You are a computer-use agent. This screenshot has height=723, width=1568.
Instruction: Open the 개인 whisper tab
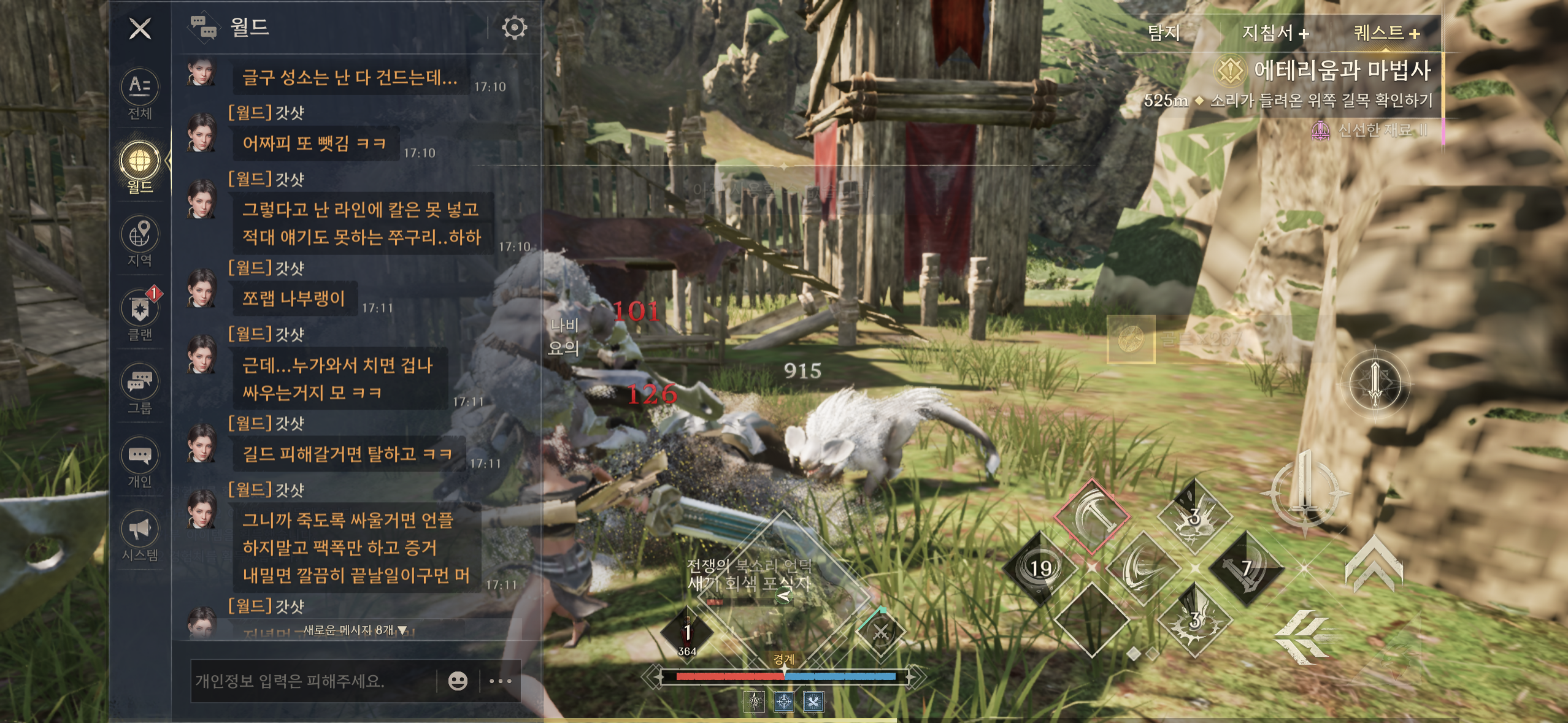point(140,462)
